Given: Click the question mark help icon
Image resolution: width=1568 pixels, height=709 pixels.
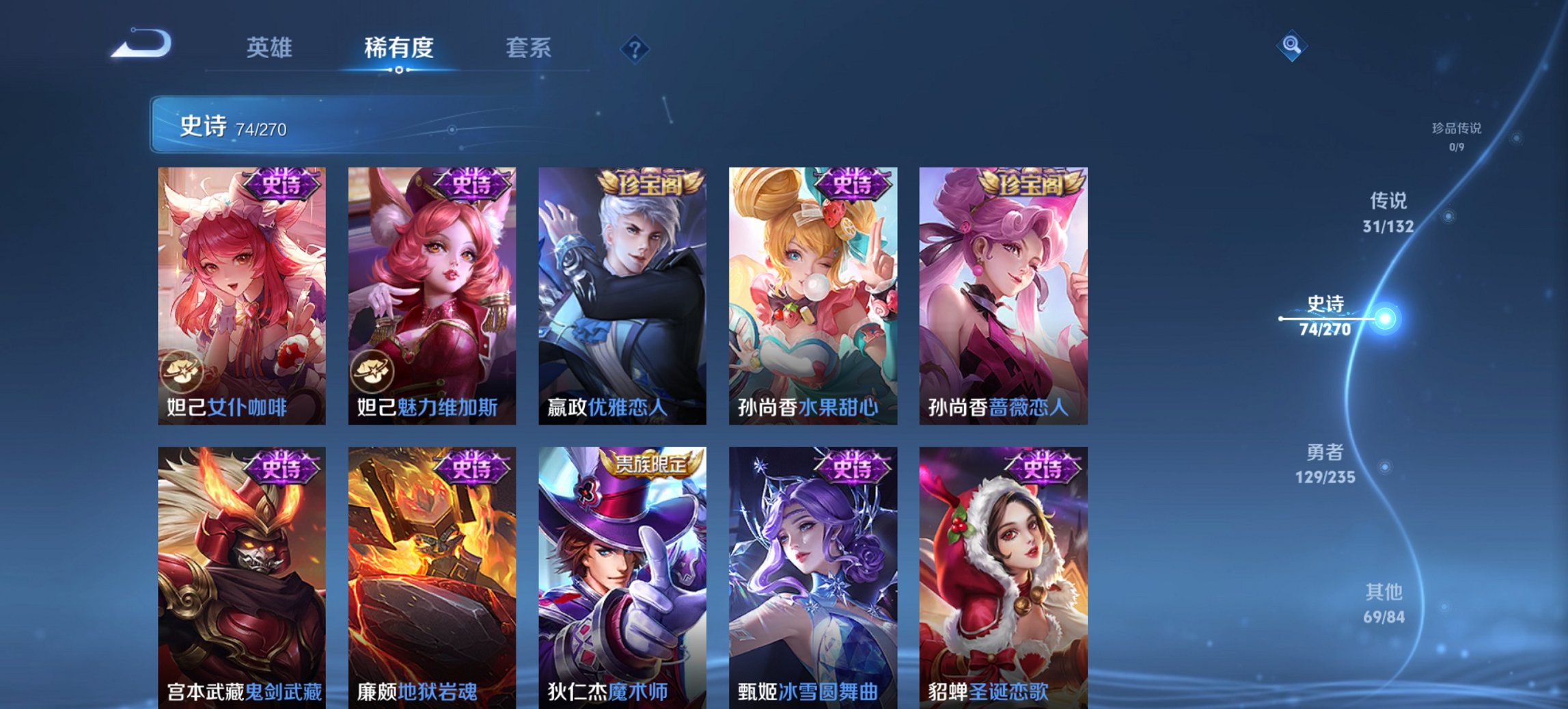Looking at the screenshot, I should coord(635,48).
